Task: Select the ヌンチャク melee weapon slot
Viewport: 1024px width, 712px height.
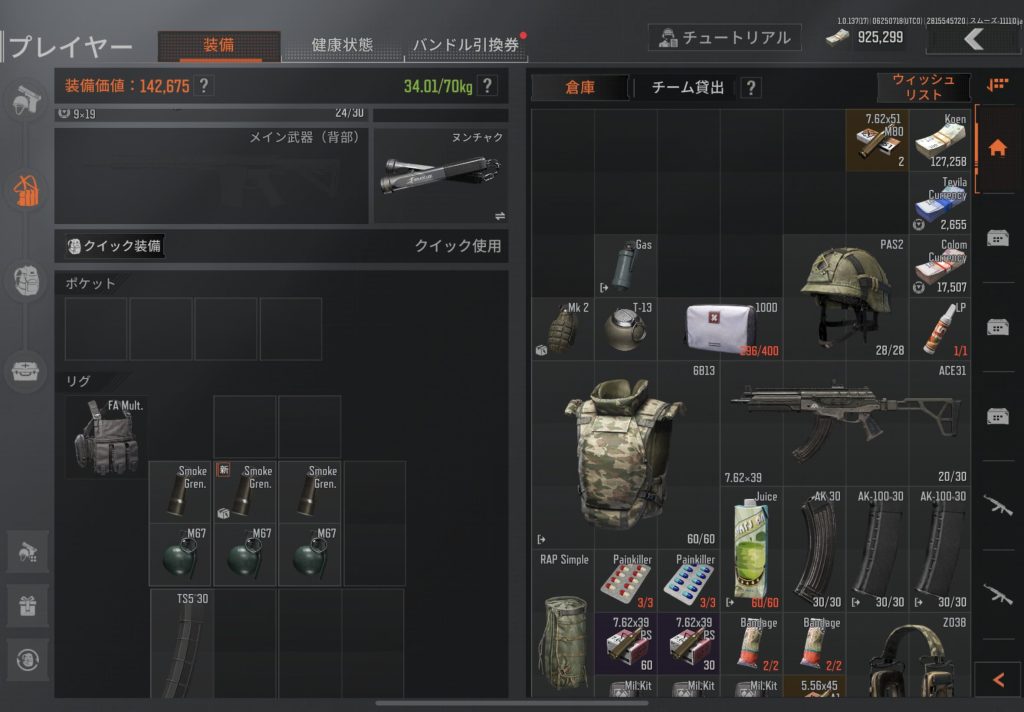Action: tap(441, 176)
